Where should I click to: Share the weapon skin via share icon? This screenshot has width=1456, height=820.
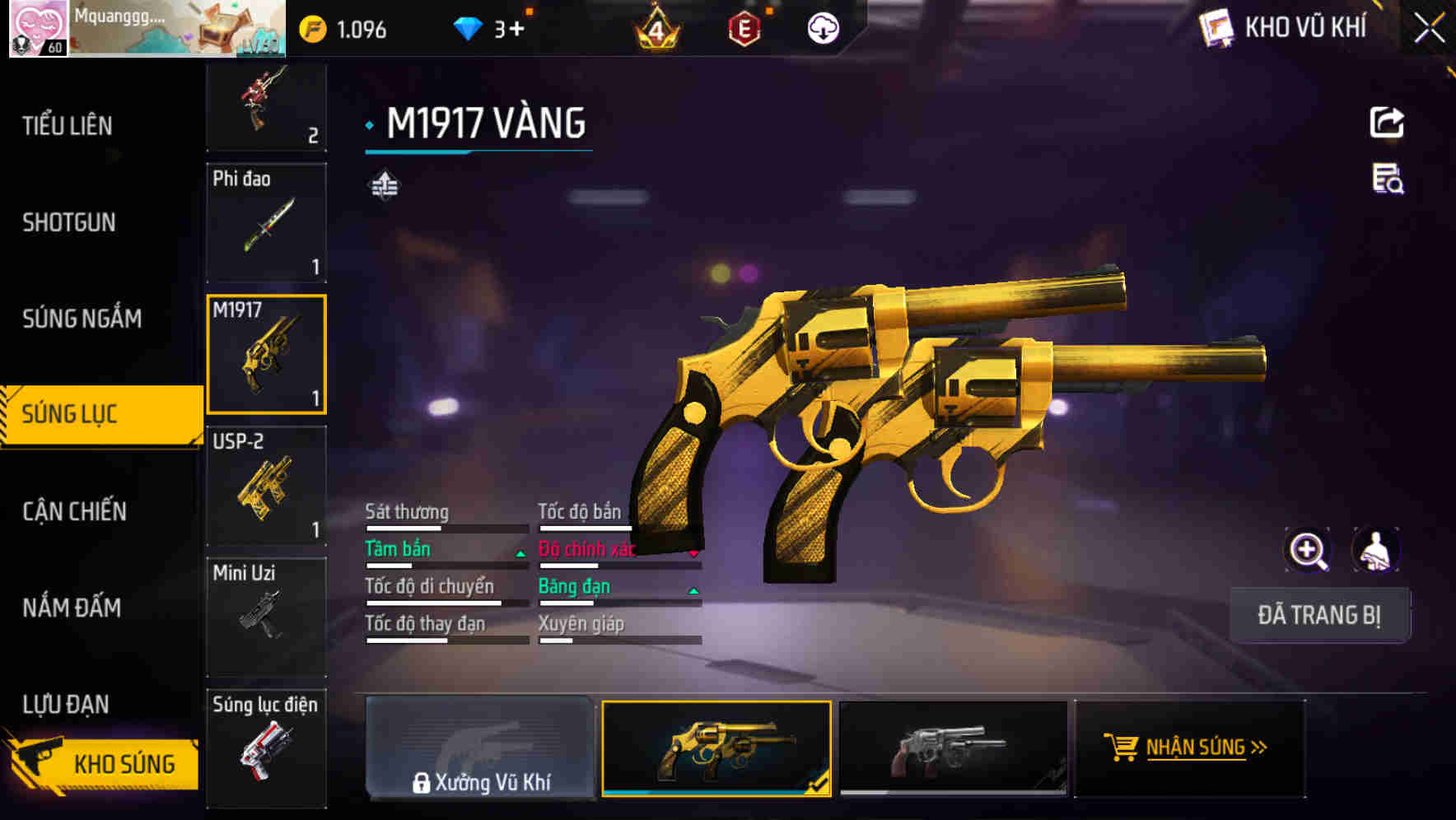[1387, 123]
